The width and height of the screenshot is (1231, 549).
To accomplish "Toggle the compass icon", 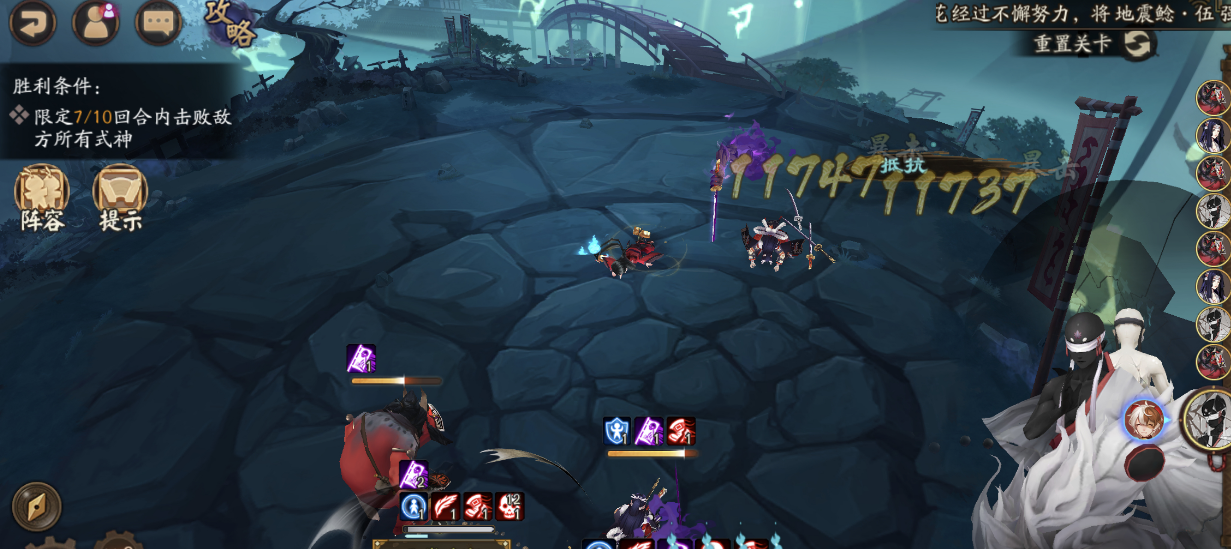I will (x=36, y=507).
